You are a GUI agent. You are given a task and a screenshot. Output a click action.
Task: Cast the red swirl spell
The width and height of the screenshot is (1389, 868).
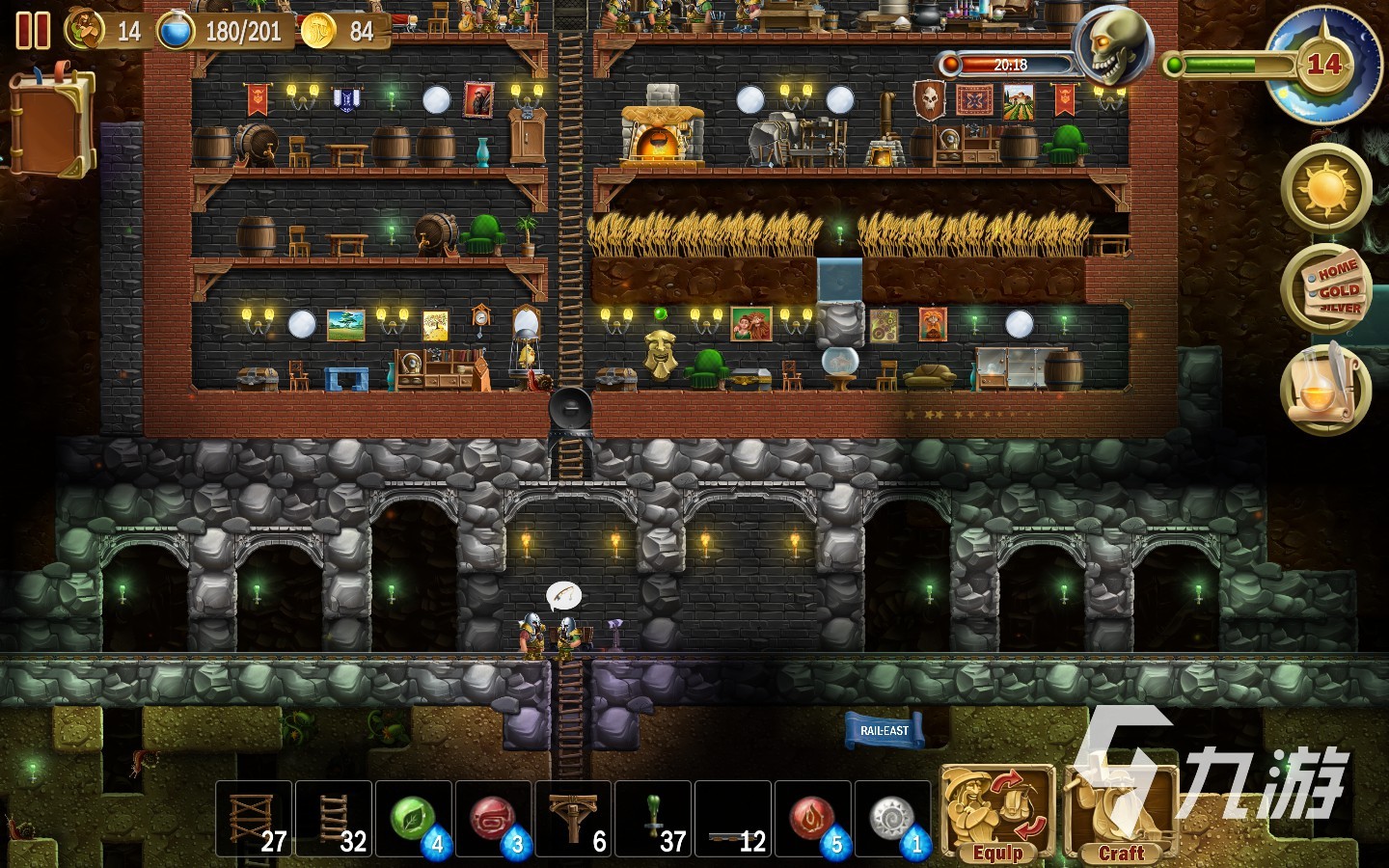point(494,819)
